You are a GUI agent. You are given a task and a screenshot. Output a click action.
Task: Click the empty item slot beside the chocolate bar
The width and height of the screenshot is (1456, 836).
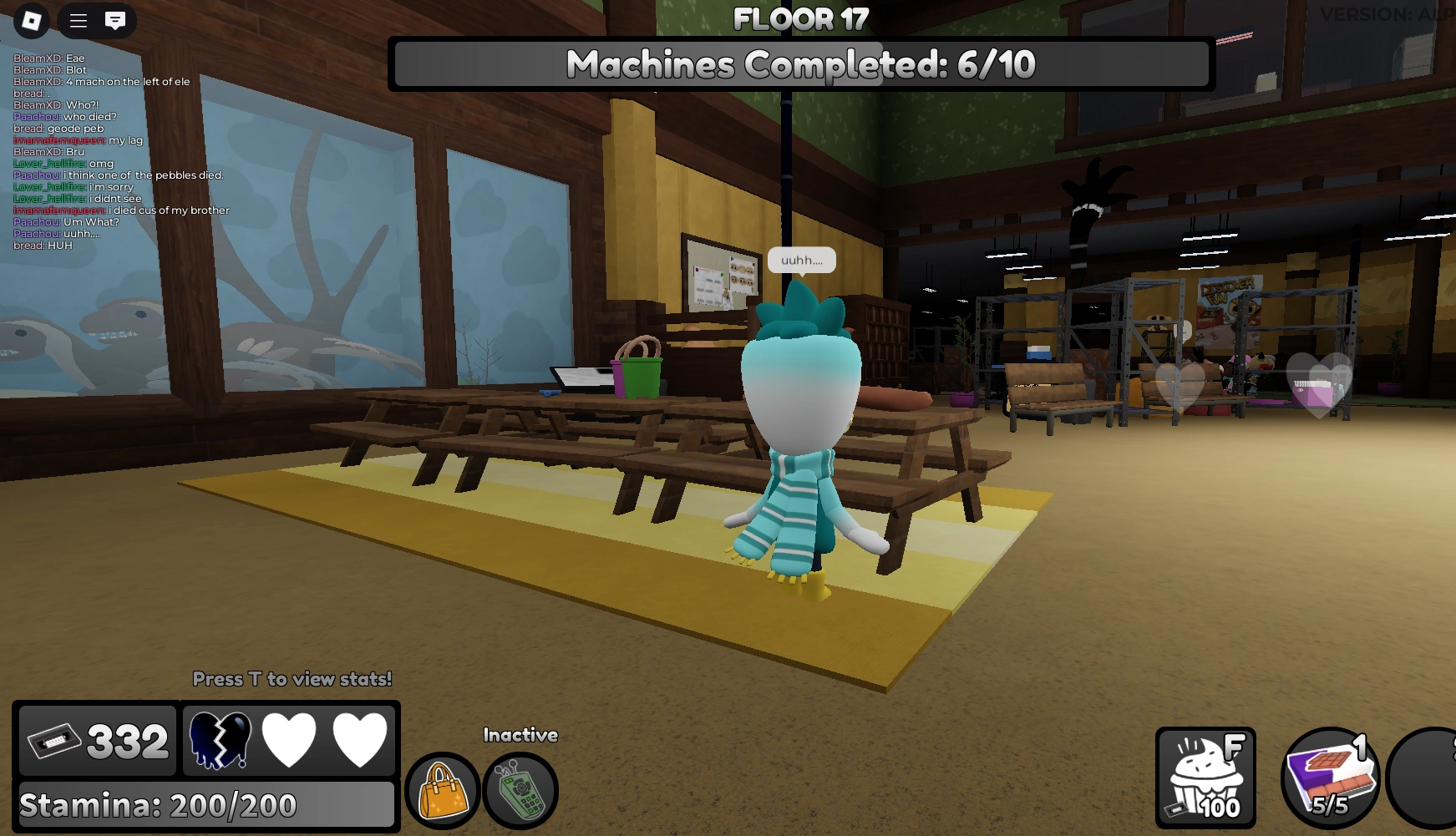click(1428, 778)
